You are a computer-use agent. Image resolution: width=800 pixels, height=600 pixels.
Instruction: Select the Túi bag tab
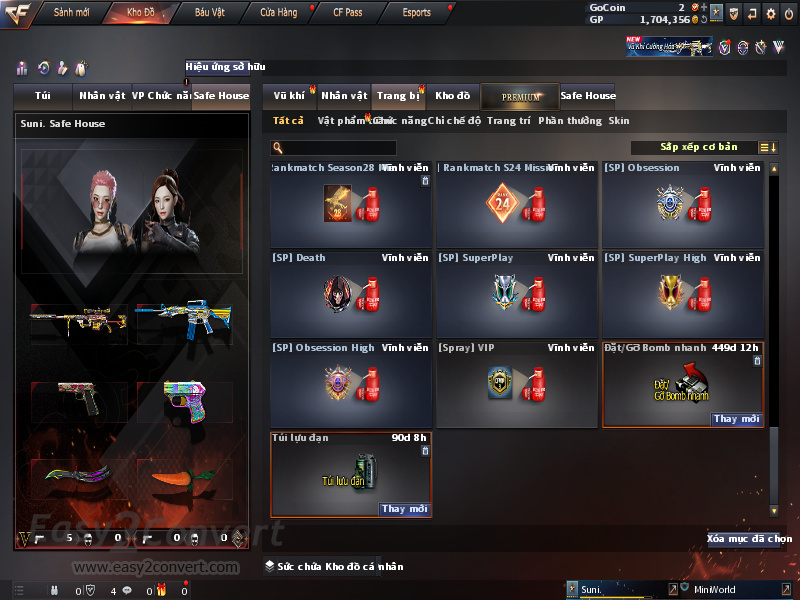pyautogui.click(x=43, y=96)
